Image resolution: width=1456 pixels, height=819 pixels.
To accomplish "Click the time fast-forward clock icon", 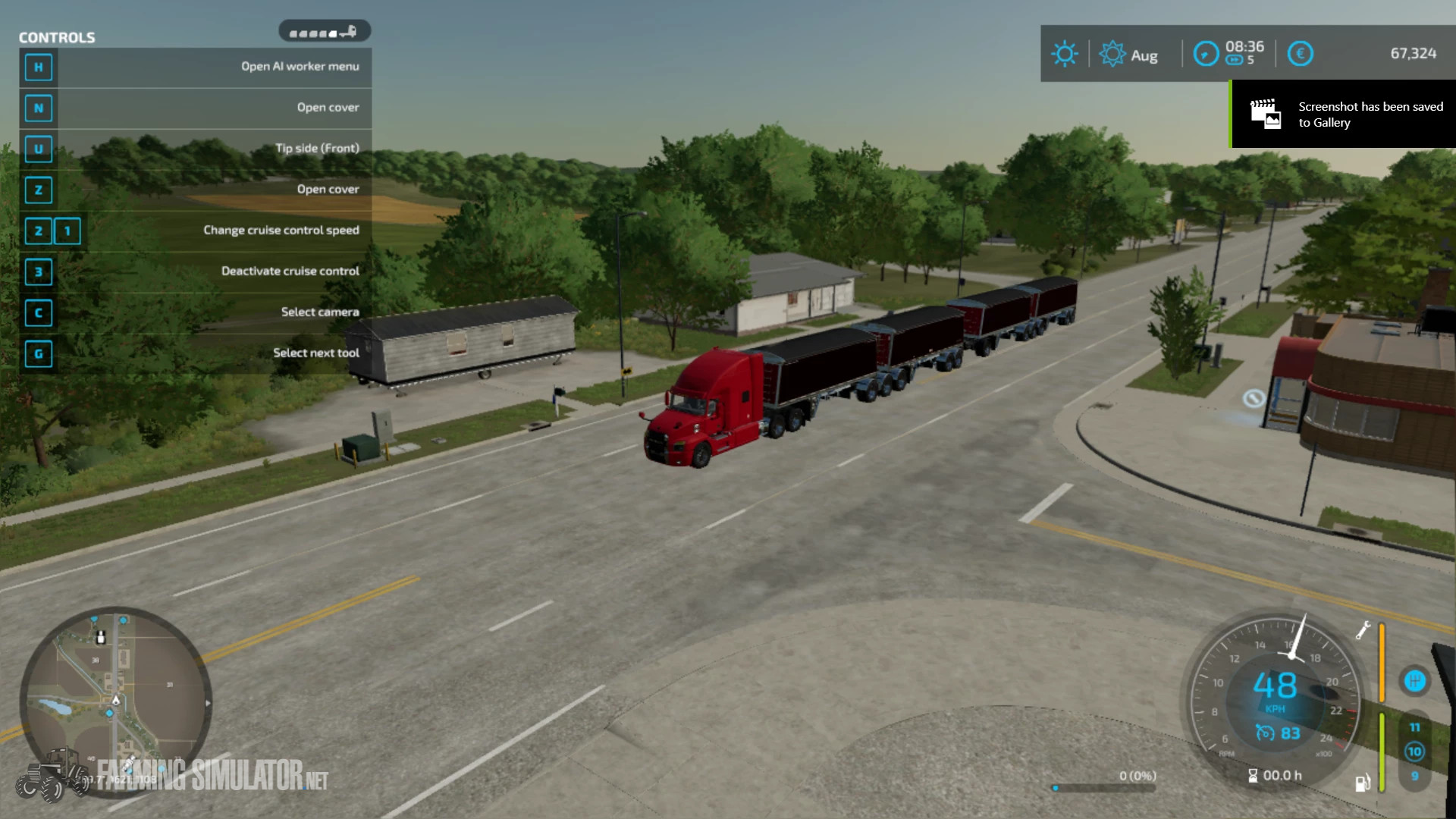I will point(1206,52).
